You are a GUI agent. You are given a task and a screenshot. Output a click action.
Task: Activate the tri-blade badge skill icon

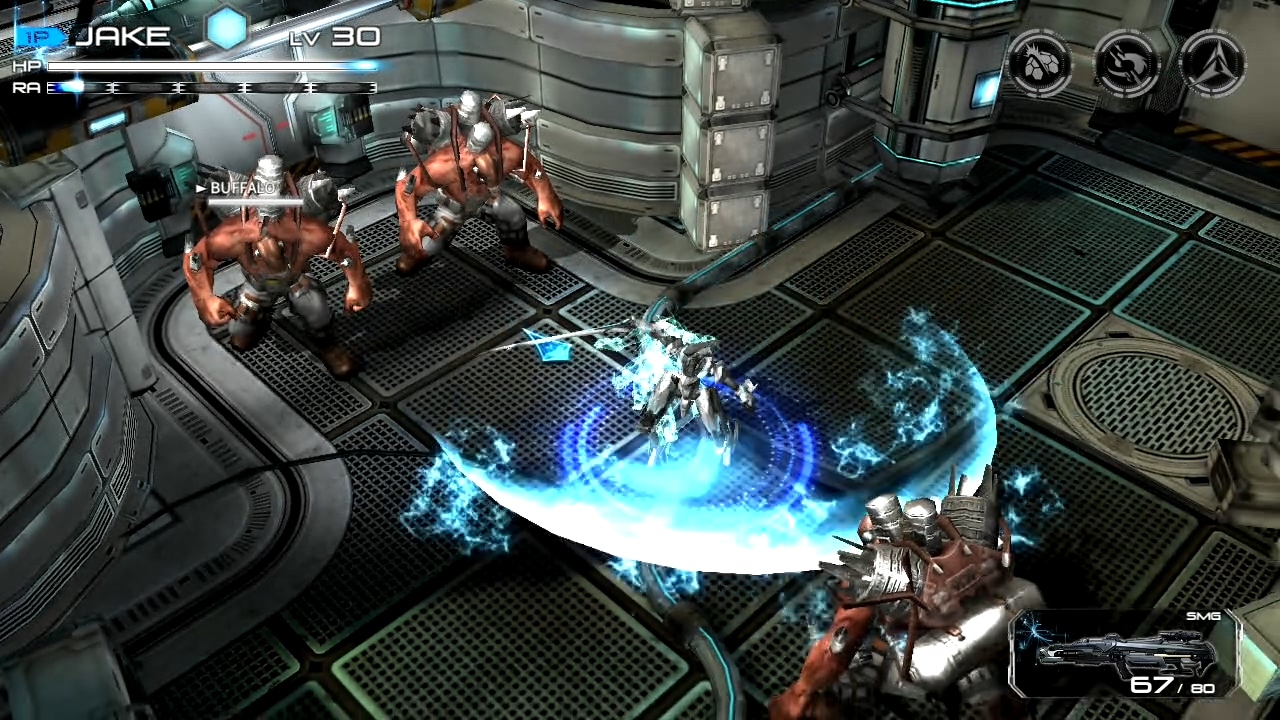pos(1212,63)
